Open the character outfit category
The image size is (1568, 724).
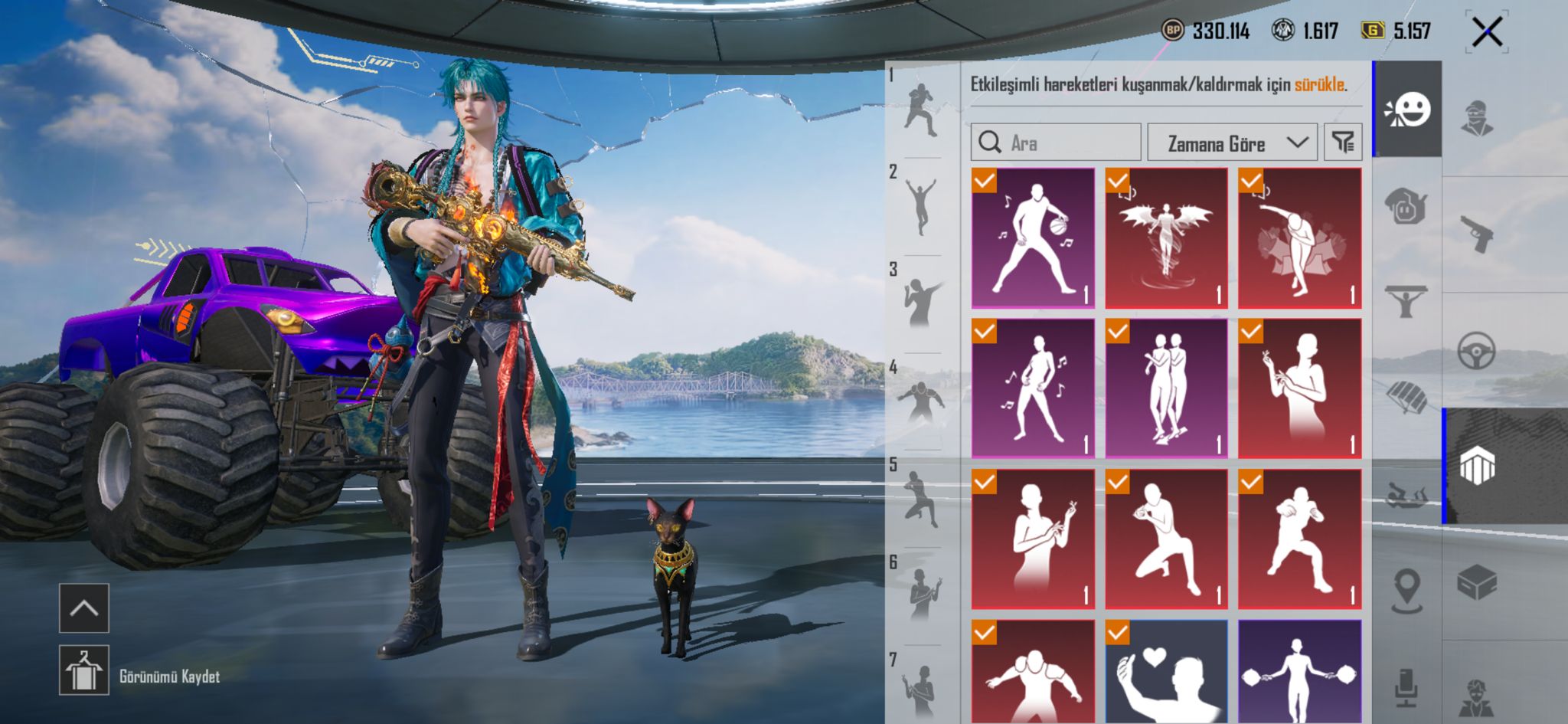1477,119
